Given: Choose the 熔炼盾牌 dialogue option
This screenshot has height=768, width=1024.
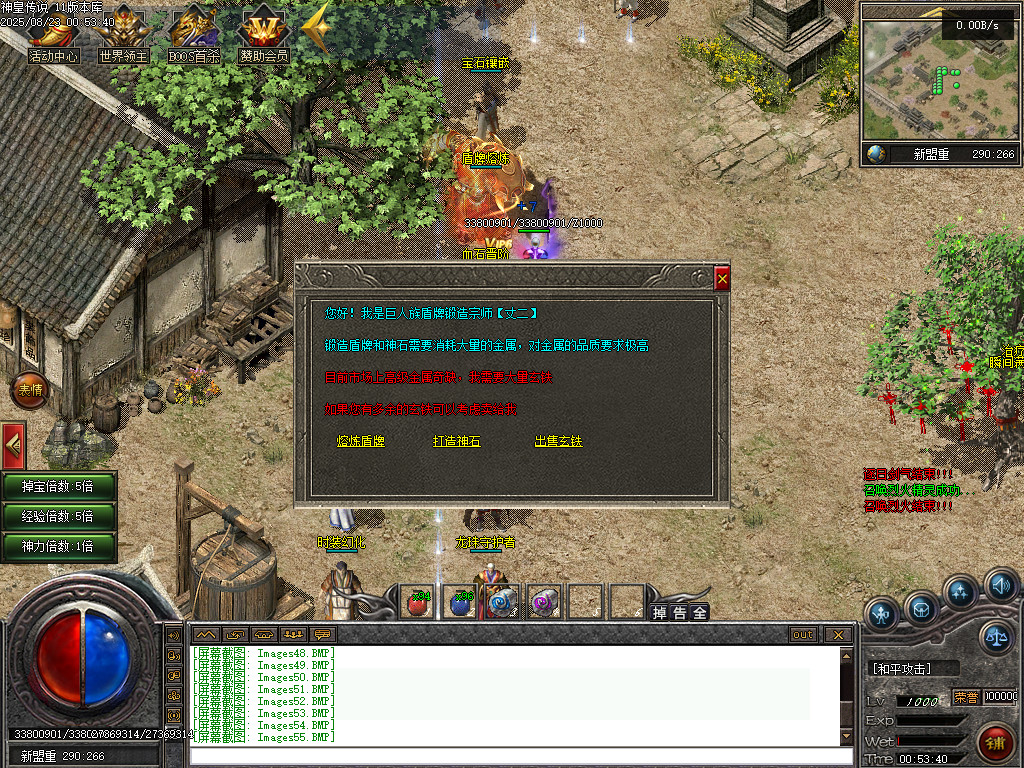Looking at the screenshot, I should [x=361, y=441].
